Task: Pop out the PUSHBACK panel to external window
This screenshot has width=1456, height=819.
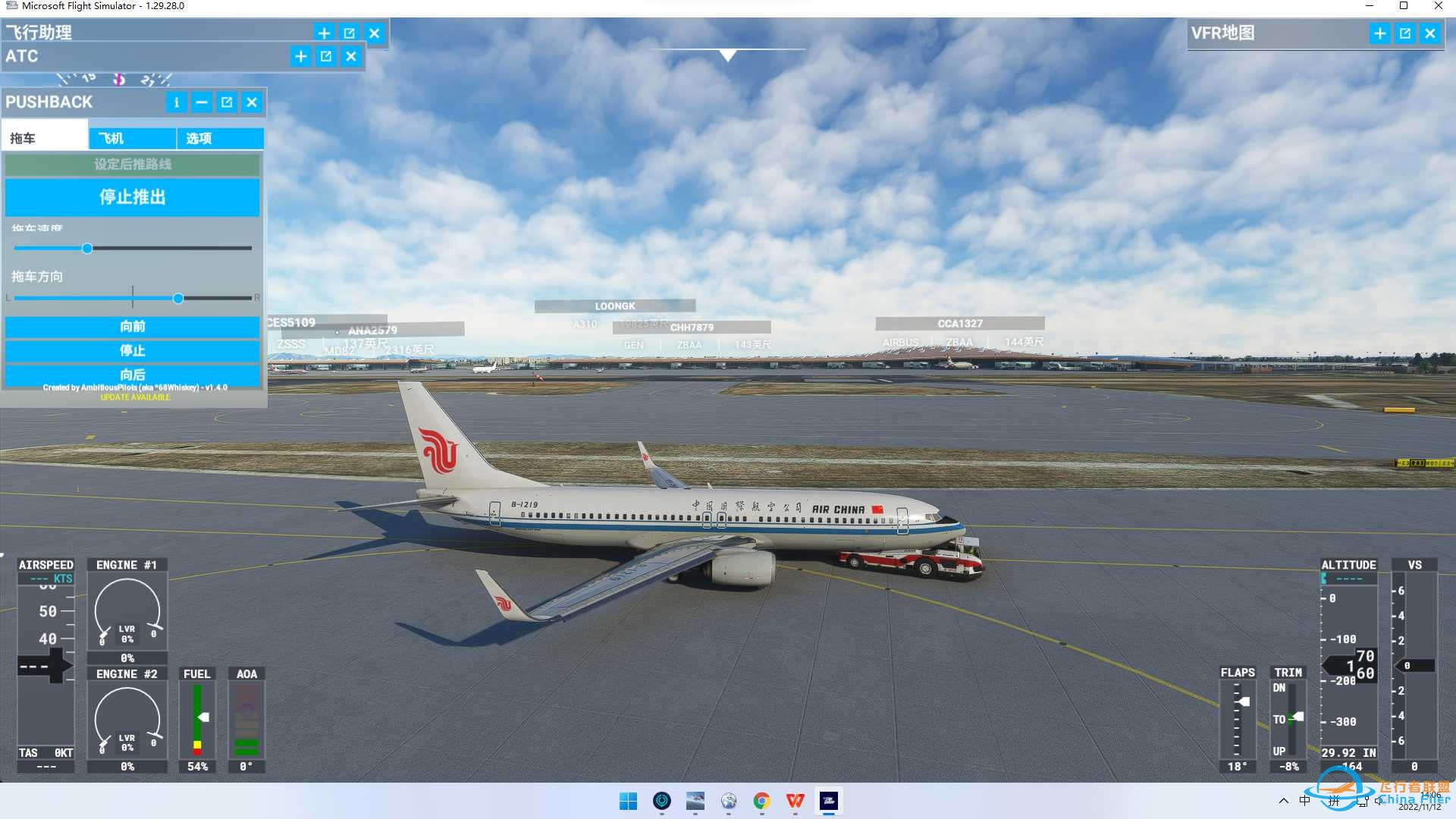Action: pyautogui.click(x=226, y=102)
